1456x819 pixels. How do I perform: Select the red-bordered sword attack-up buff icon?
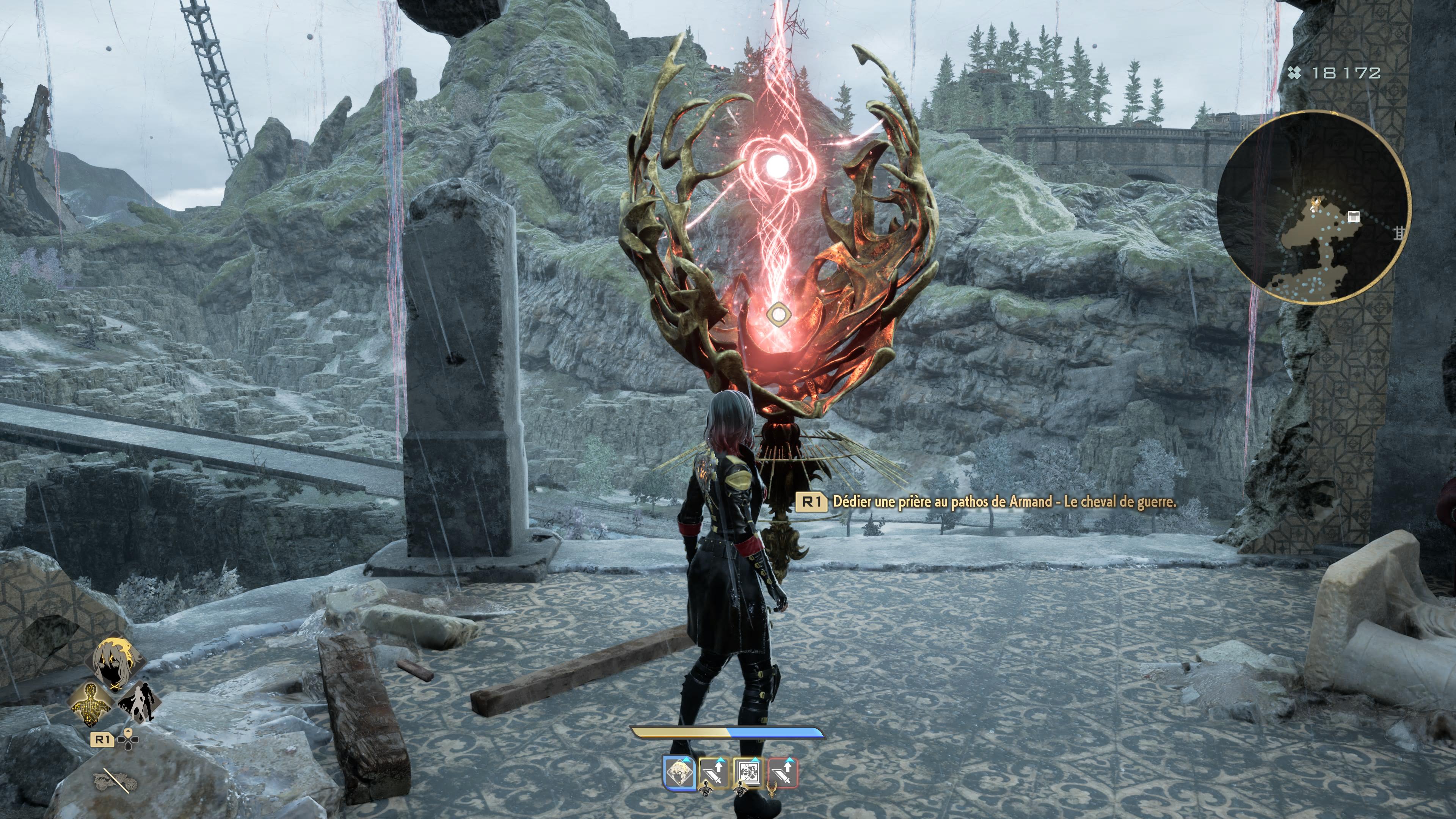(x=783, y=773)
